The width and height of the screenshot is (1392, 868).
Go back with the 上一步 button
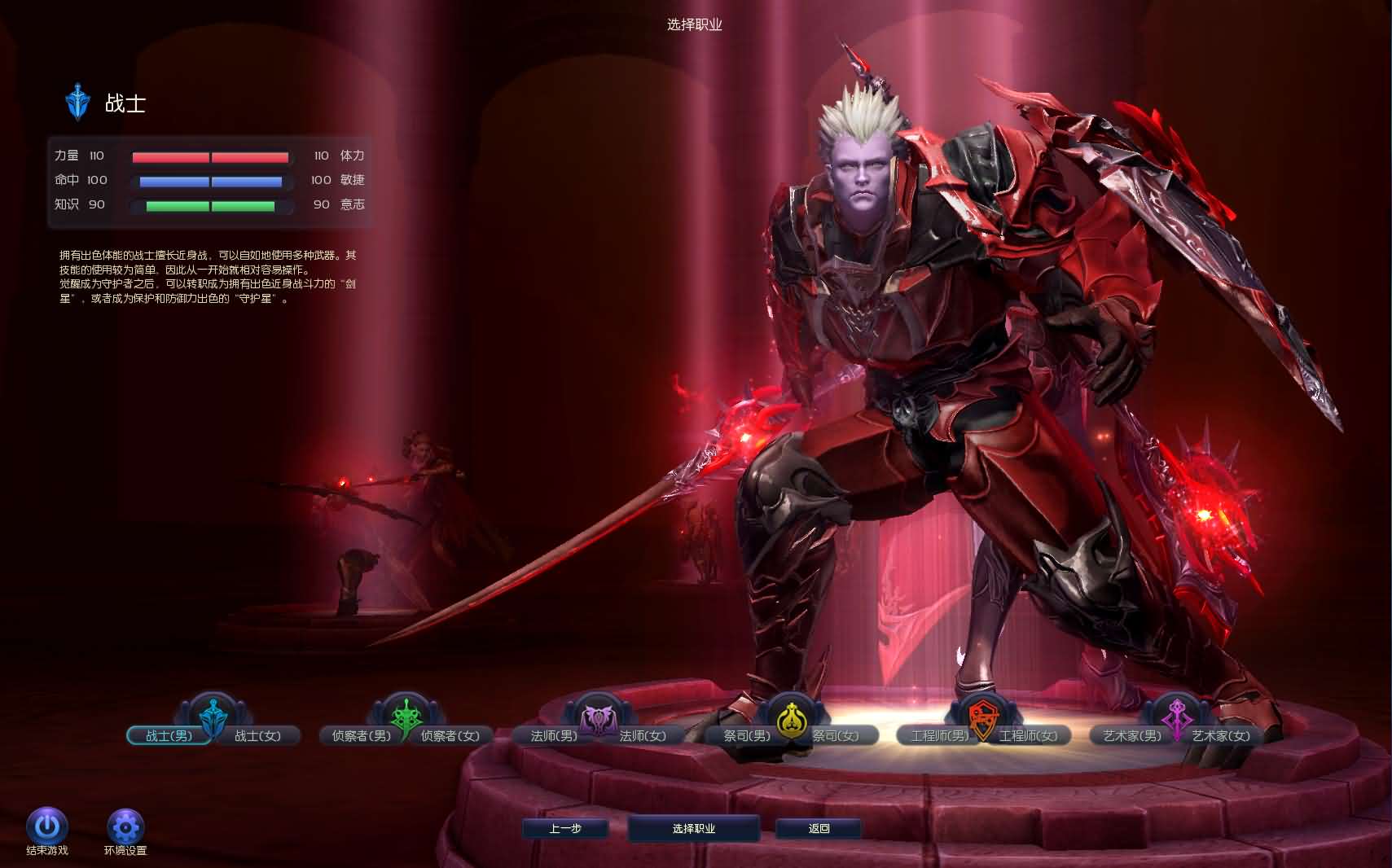tap(565, 829)
